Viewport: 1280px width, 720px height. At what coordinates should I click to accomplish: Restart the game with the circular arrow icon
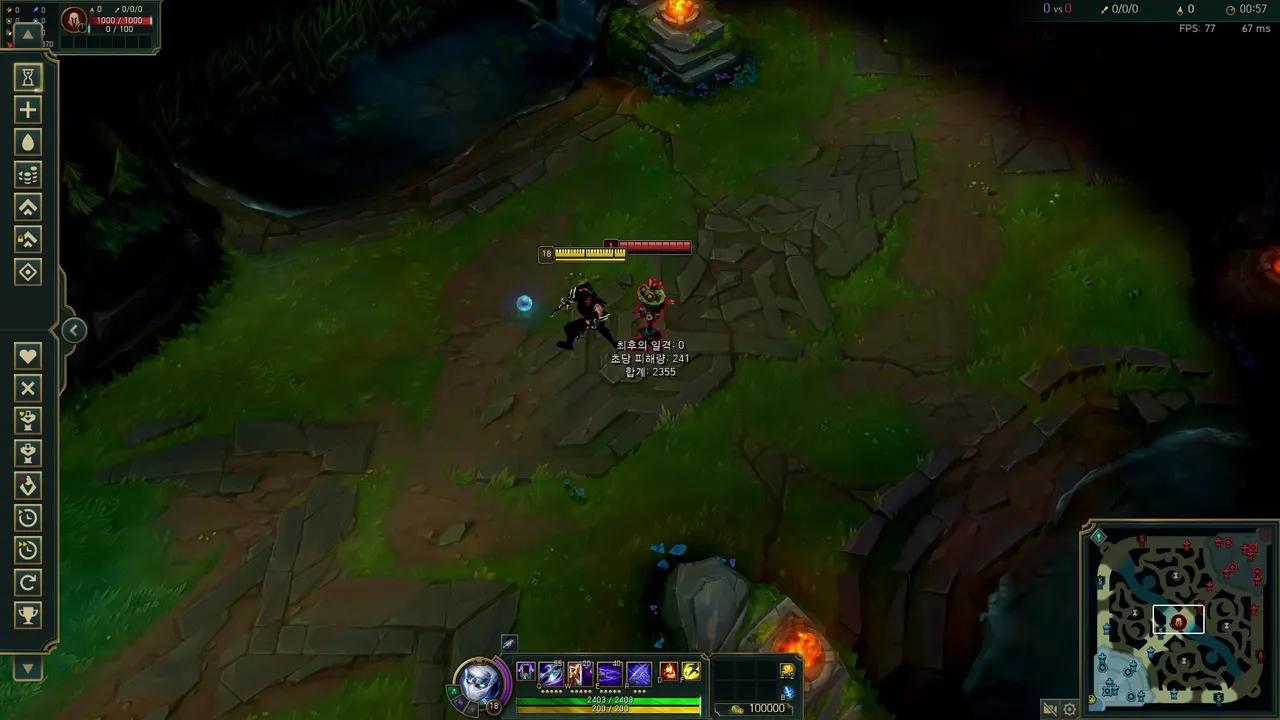coord(28,583)
